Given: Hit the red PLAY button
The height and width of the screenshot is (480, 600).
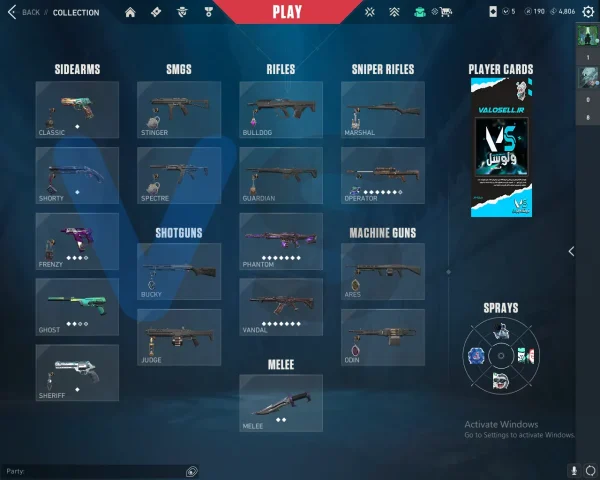Looking at the screenshot, I should click(289, 12).
